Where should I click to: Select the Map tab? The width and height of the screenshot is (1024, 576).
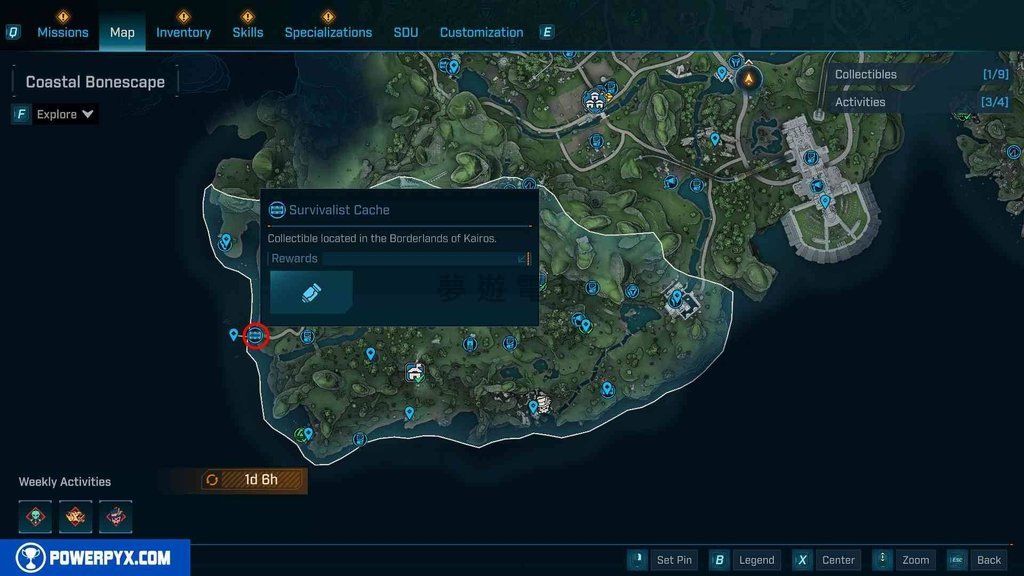pyautogui.click(x=122, y=32)
